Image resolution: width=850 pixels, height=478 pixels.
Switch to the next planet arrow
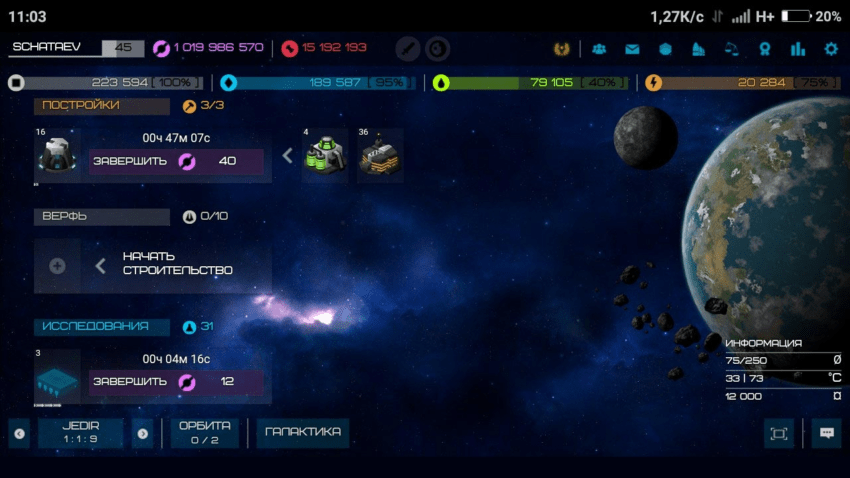[142, 433]
